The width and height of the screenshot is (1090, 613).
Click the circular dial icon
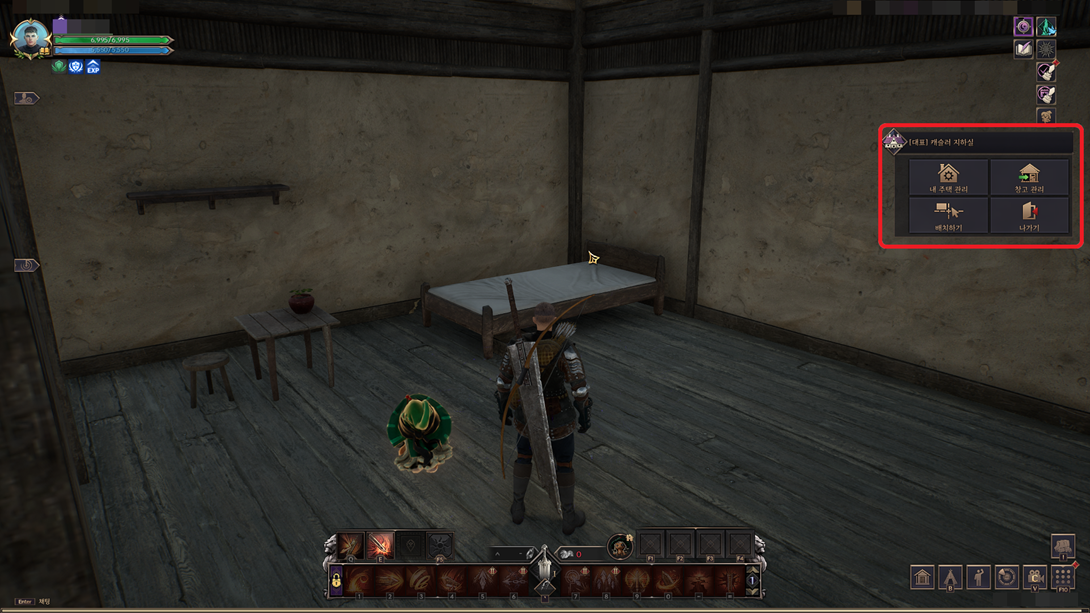(1006, 577)
